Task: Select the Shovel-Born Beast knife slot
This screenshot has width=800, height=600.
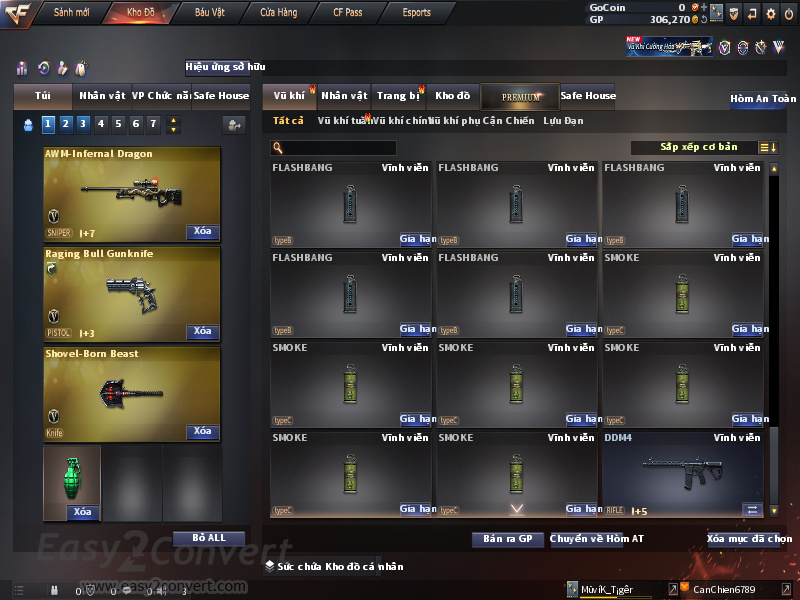Action: click(131, 393)
